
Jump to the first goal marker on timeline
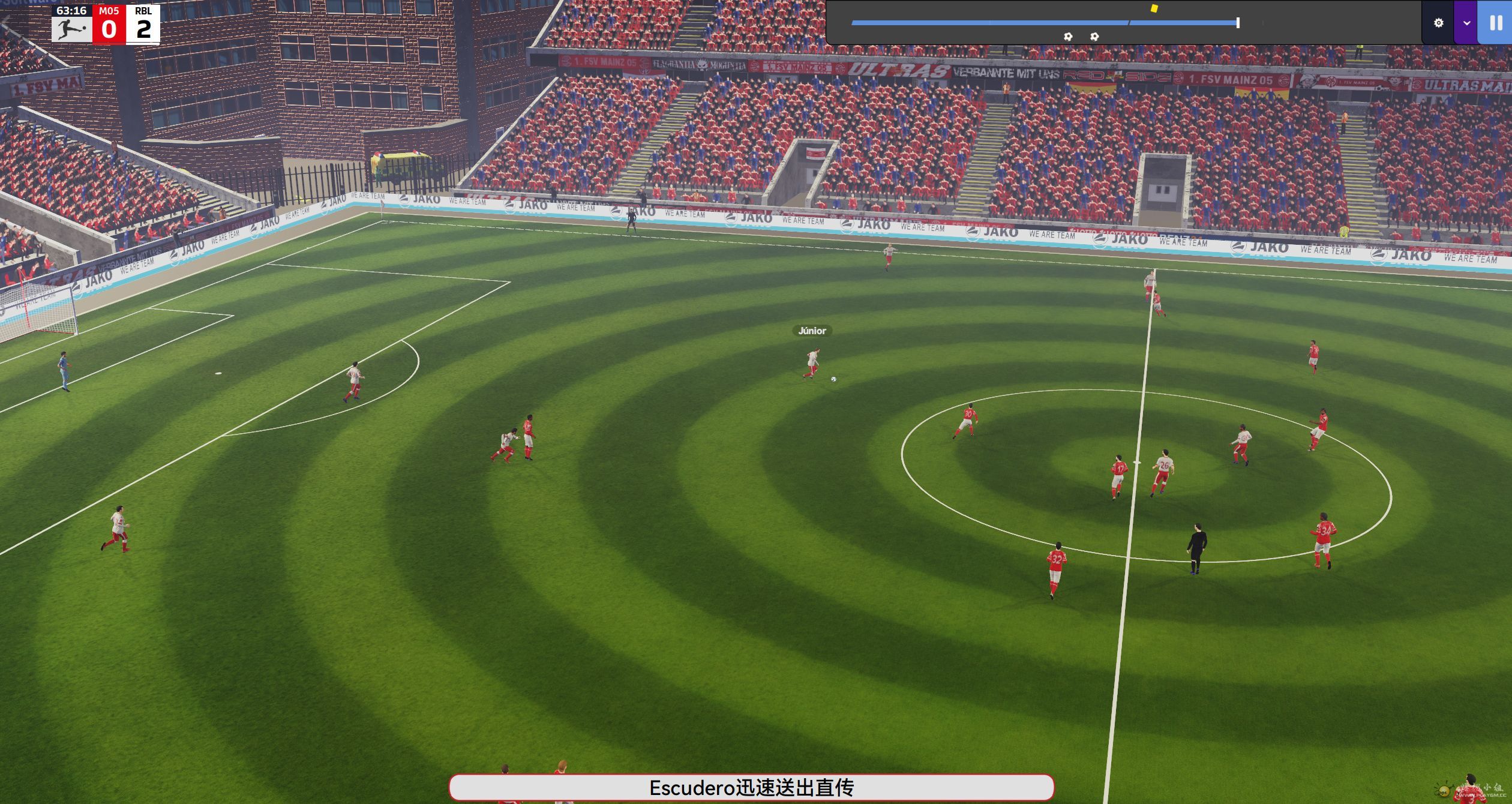(1068, 37)
